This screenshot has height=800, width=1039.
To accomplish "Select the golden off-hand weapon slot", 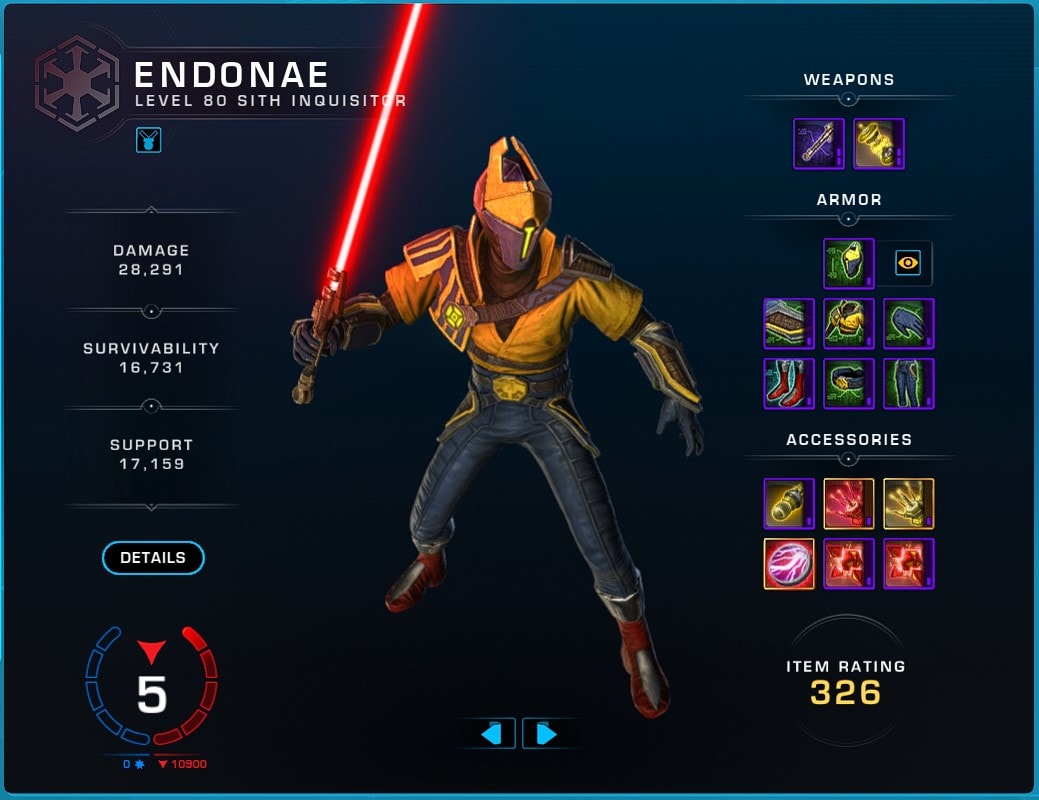I will [x=879, y=144].
